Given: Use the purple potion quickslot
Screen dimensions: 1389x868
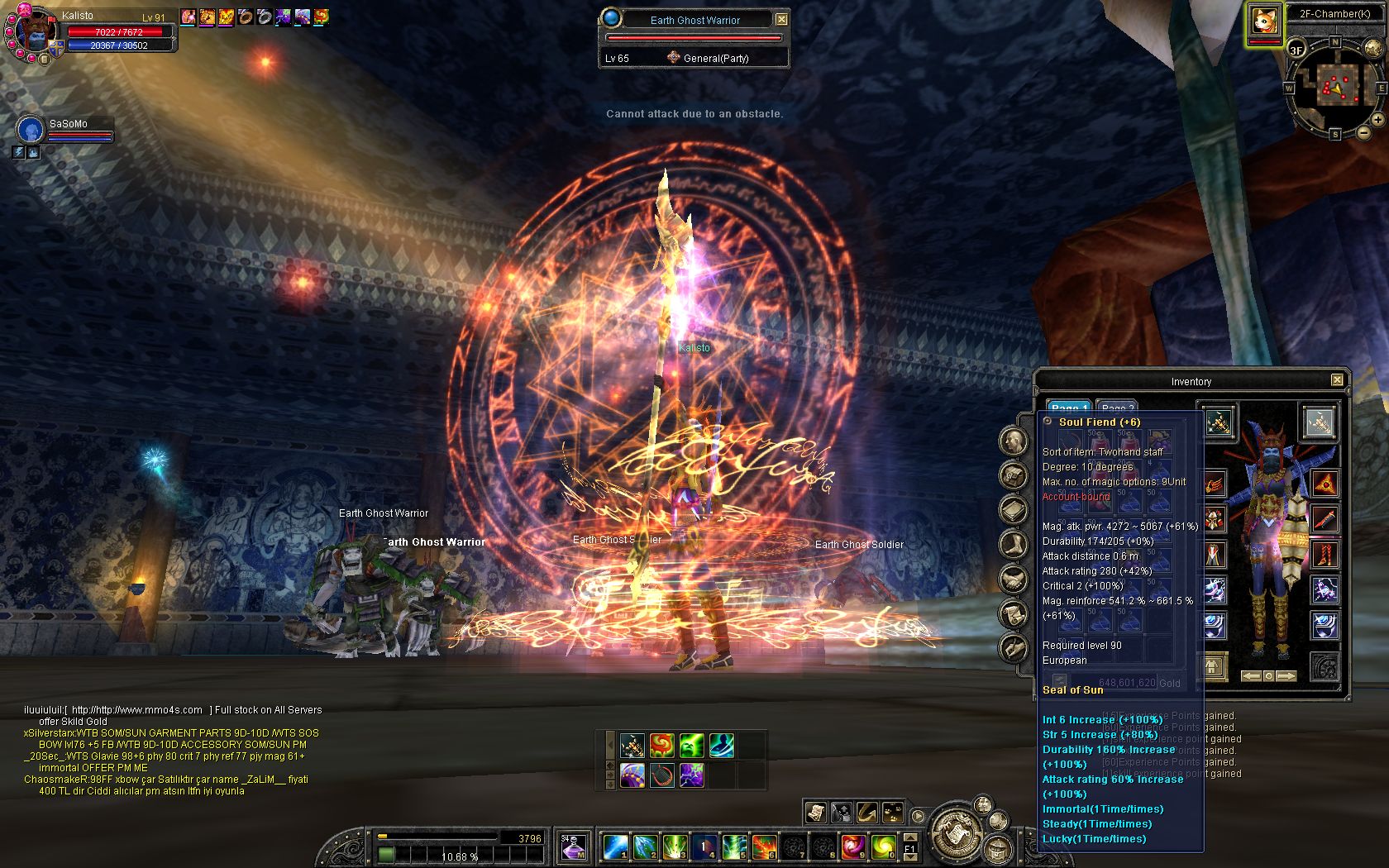Looking at the screenshot, I should (574, 846).
